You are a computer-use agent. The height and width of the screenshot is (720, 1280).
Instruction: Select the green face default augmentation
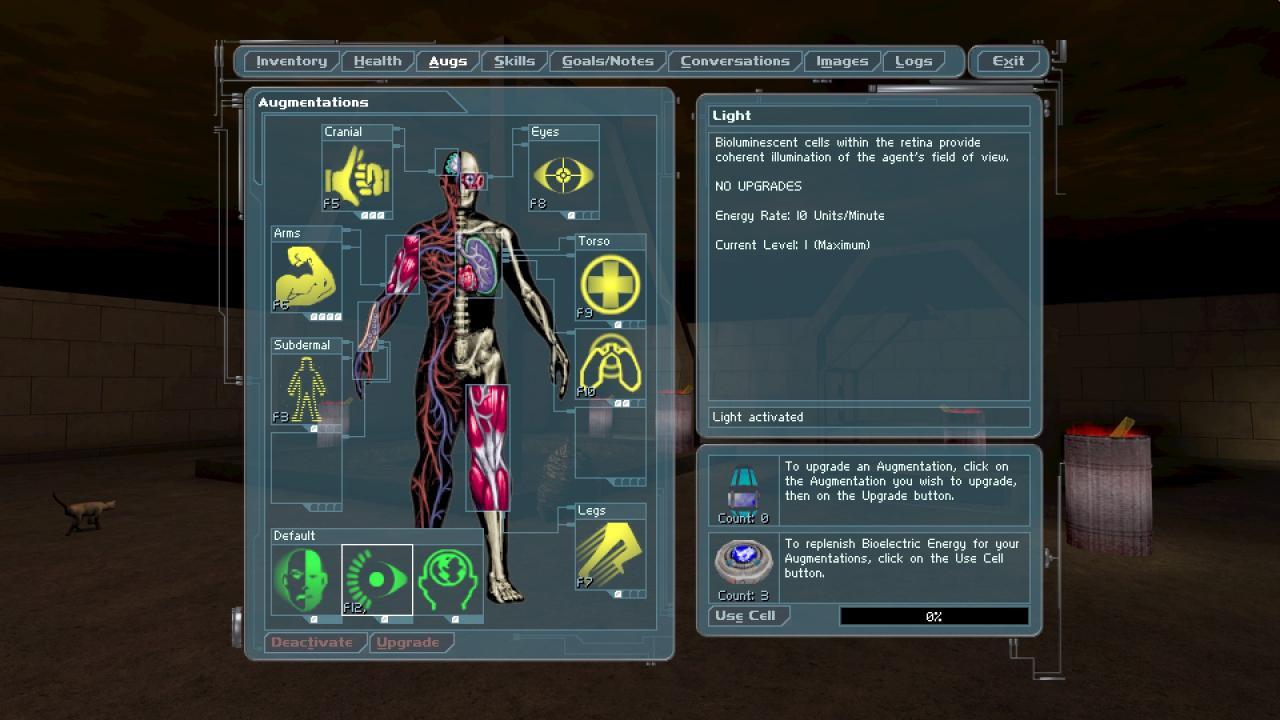click(306, 579)
